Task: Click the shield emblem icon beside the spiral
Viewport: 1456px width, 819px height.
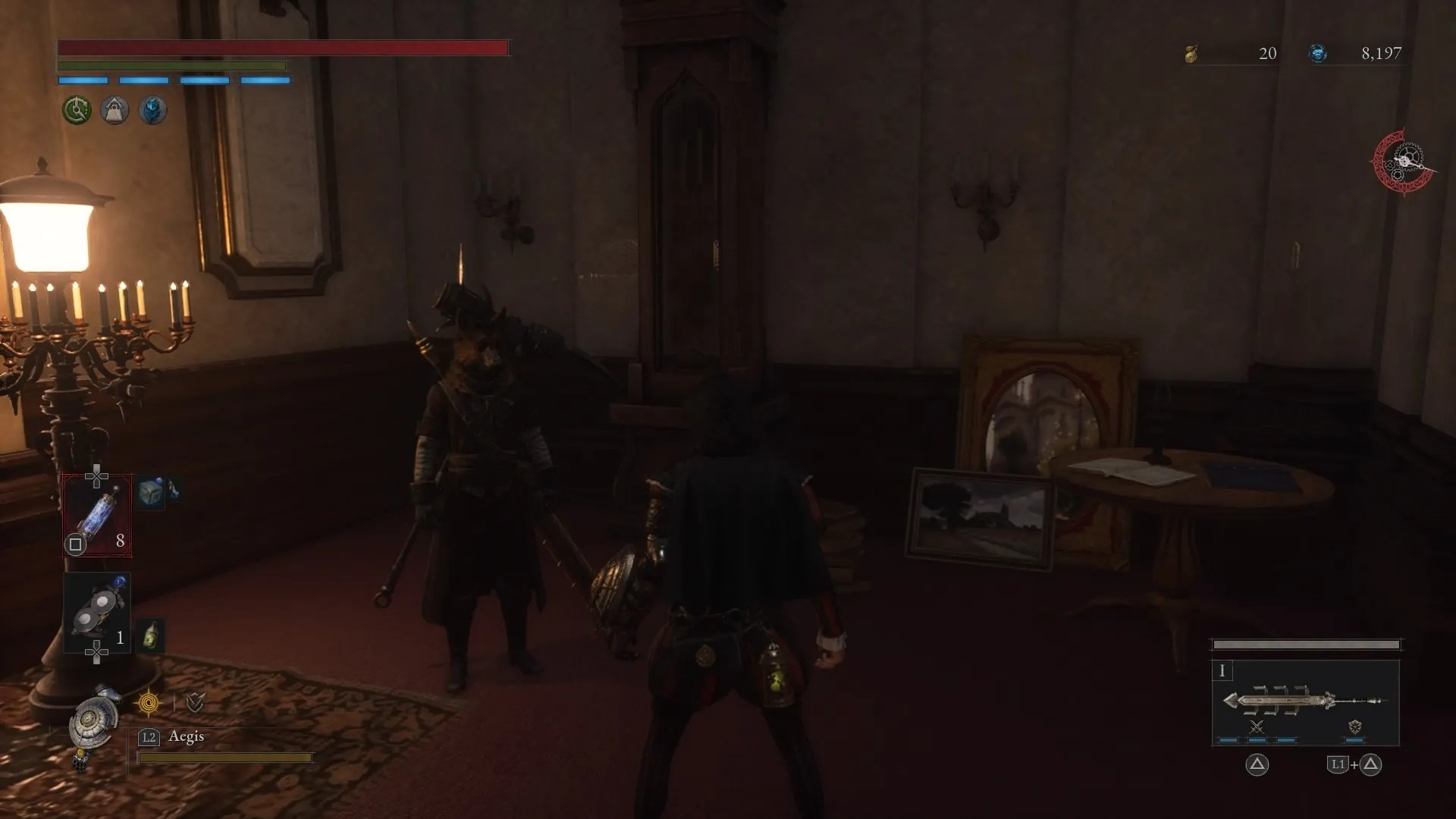Action: pyautogui.click(x=193, y=703)
